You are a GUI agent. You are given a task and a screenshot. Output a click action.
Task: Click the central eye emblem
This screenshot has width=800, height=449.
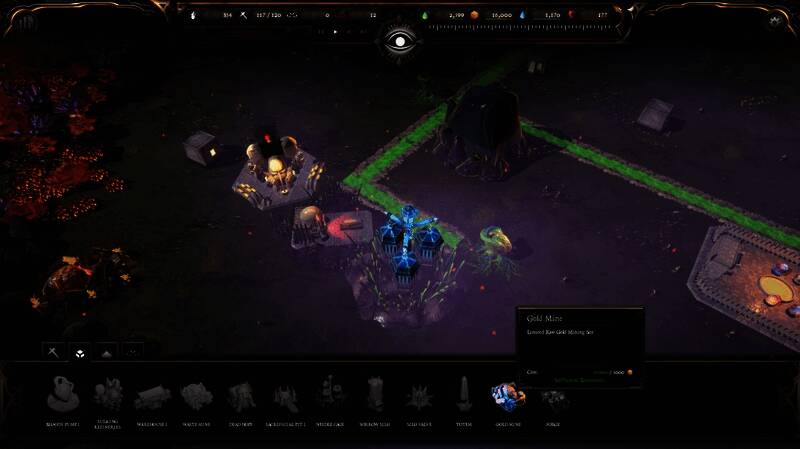click(x=398, y=42)
